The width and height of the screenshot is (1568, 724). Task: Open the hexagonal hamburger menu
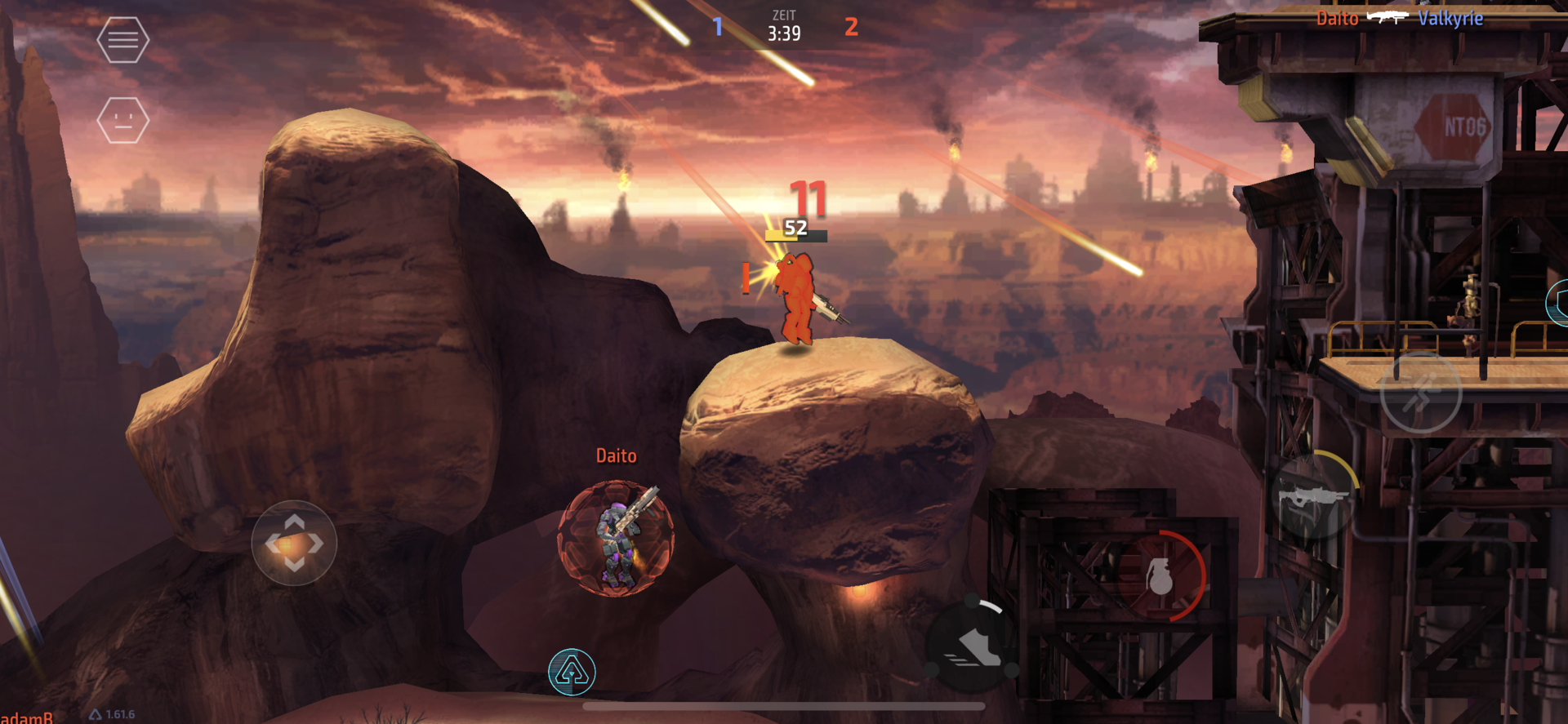tap(122, 39)
